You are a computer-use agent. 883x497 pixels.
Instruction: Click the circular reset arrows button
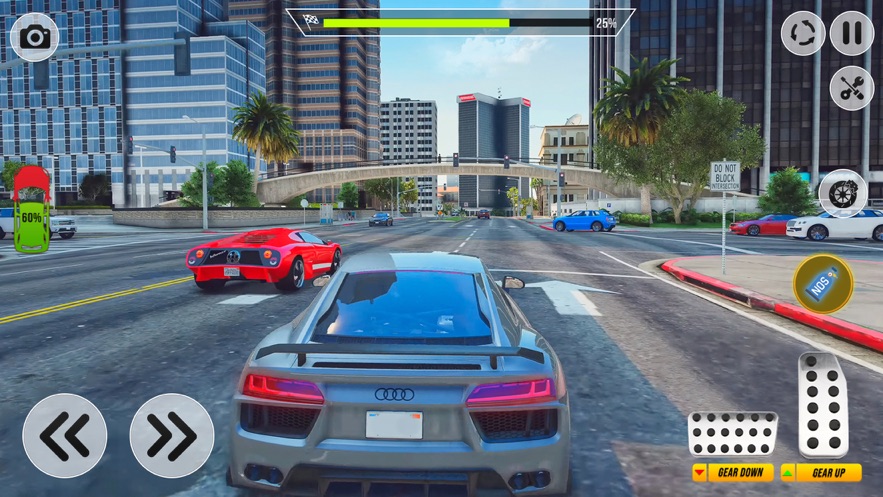(x=803, y=34)
